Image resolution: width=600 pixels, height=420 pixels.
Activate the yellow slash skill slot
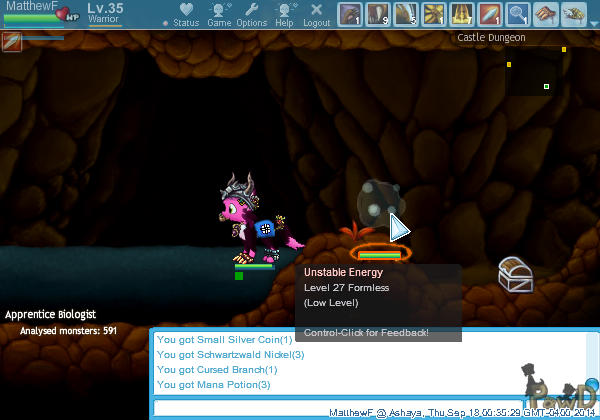tap(433, 14)
